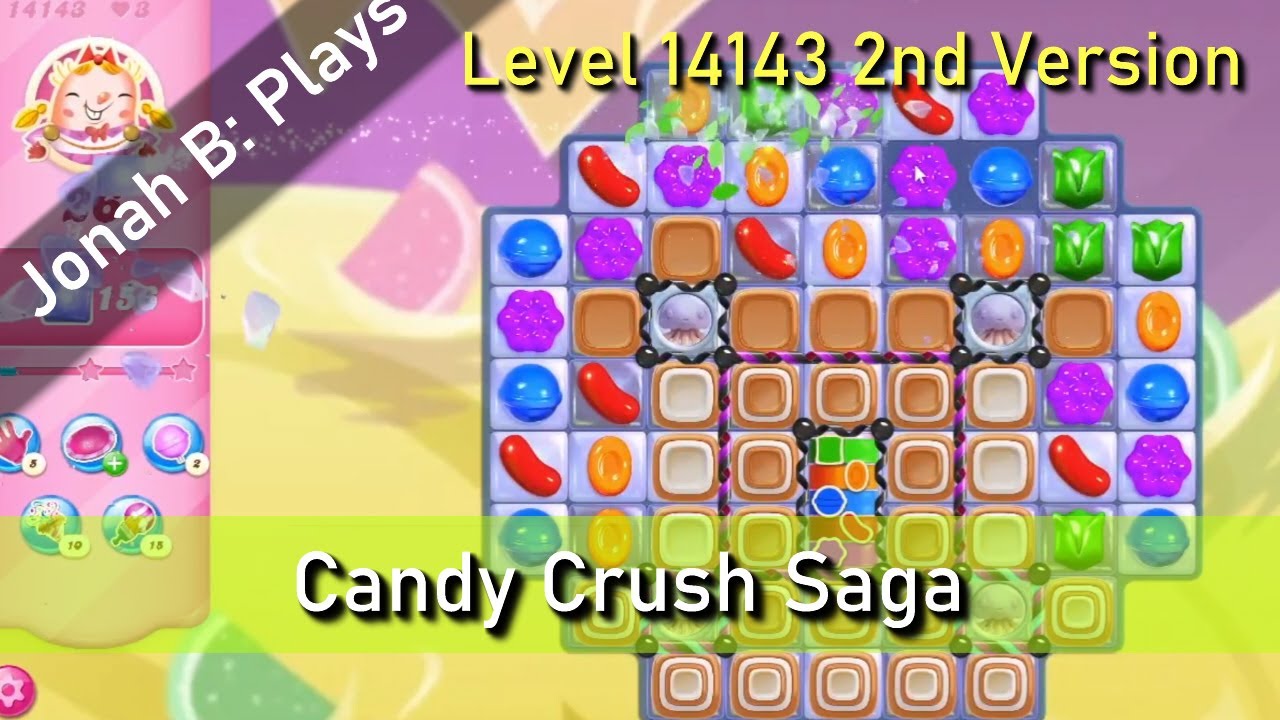
Task: Click the green plus to buy more boosters
Action: (115, 463)
